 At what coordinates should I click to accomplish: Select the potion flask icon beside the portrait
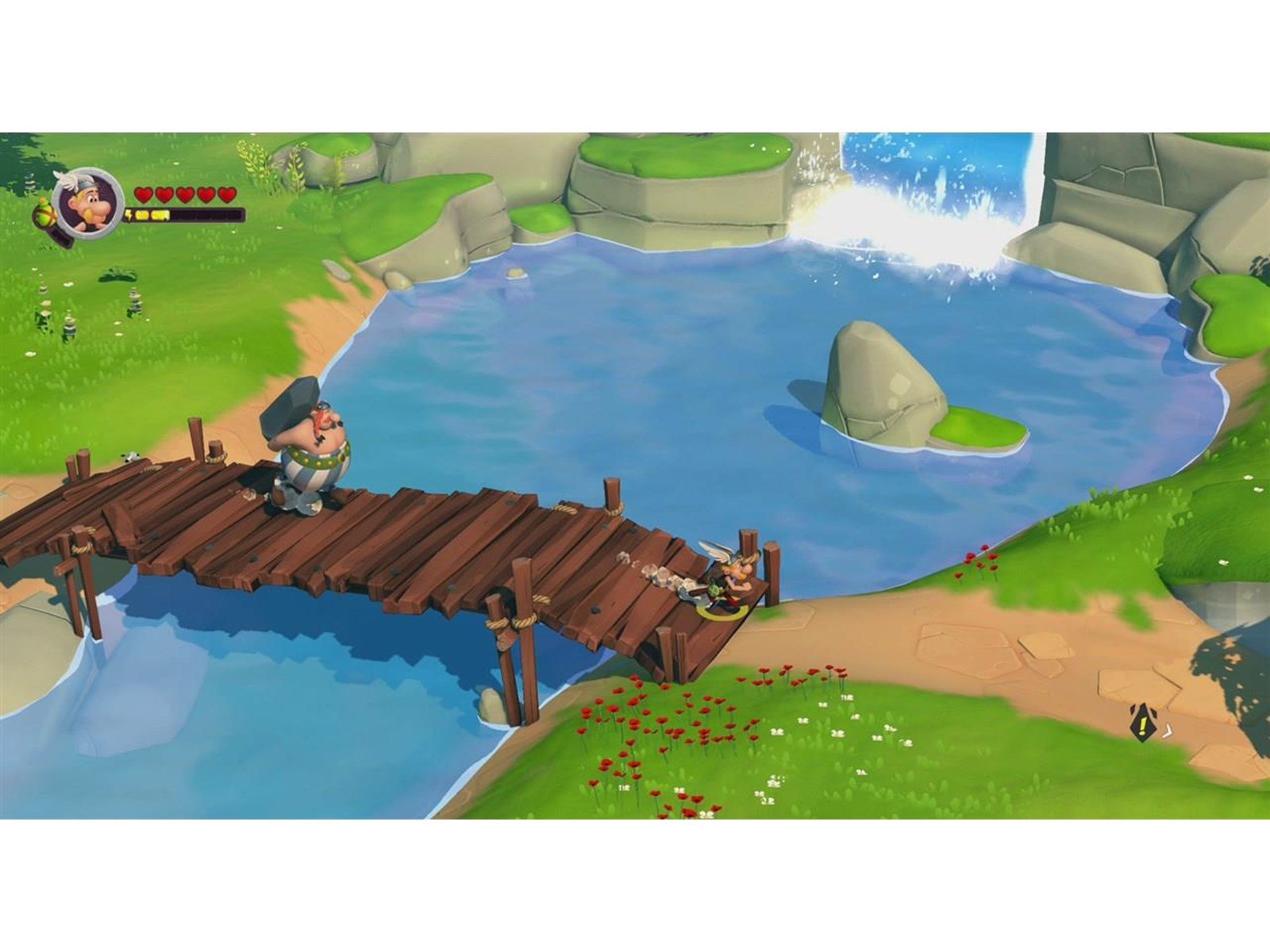point(44,214)
